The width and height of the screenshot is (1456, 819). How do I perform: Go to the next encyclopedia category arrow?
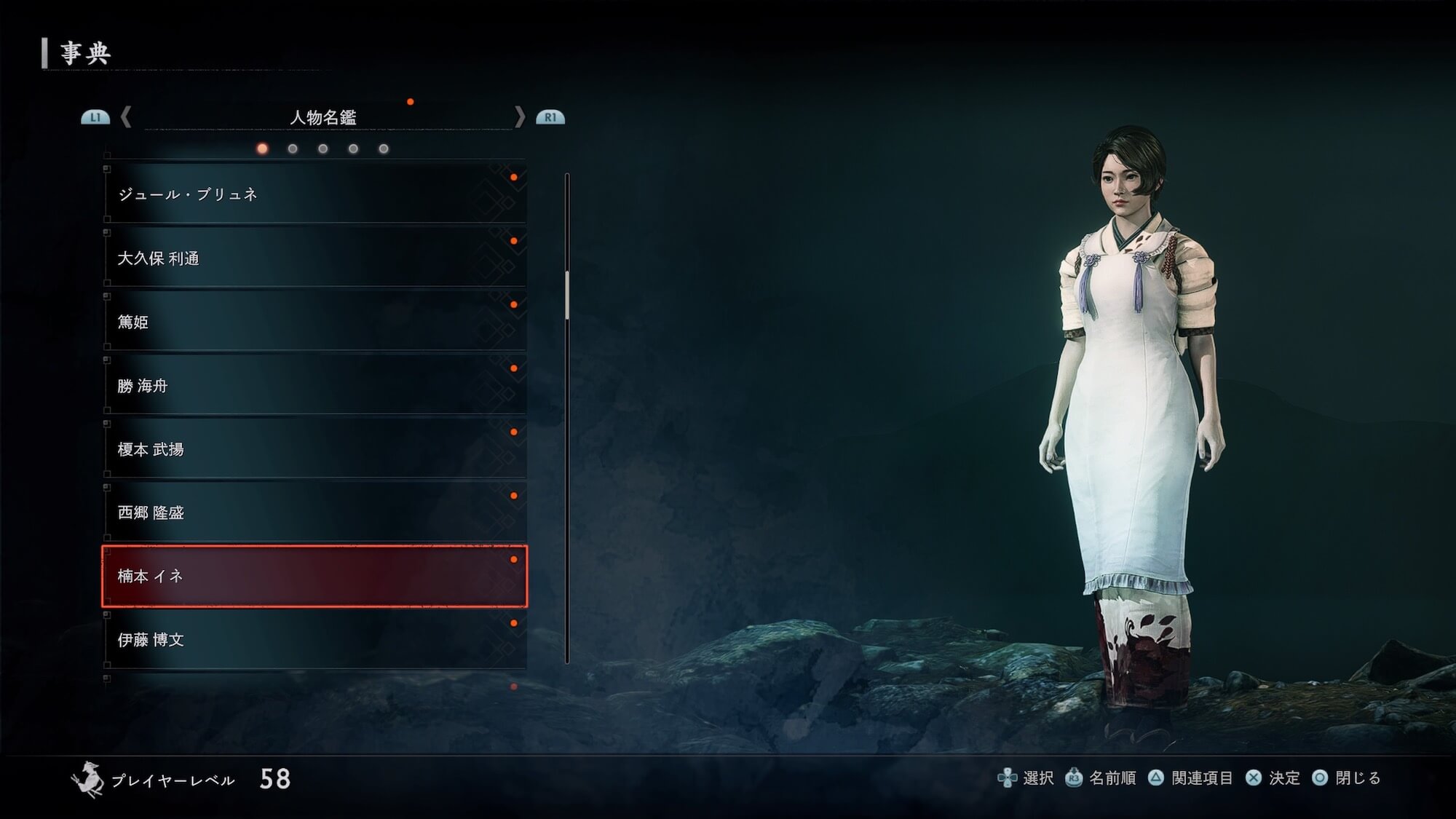(x=519, y=116)
